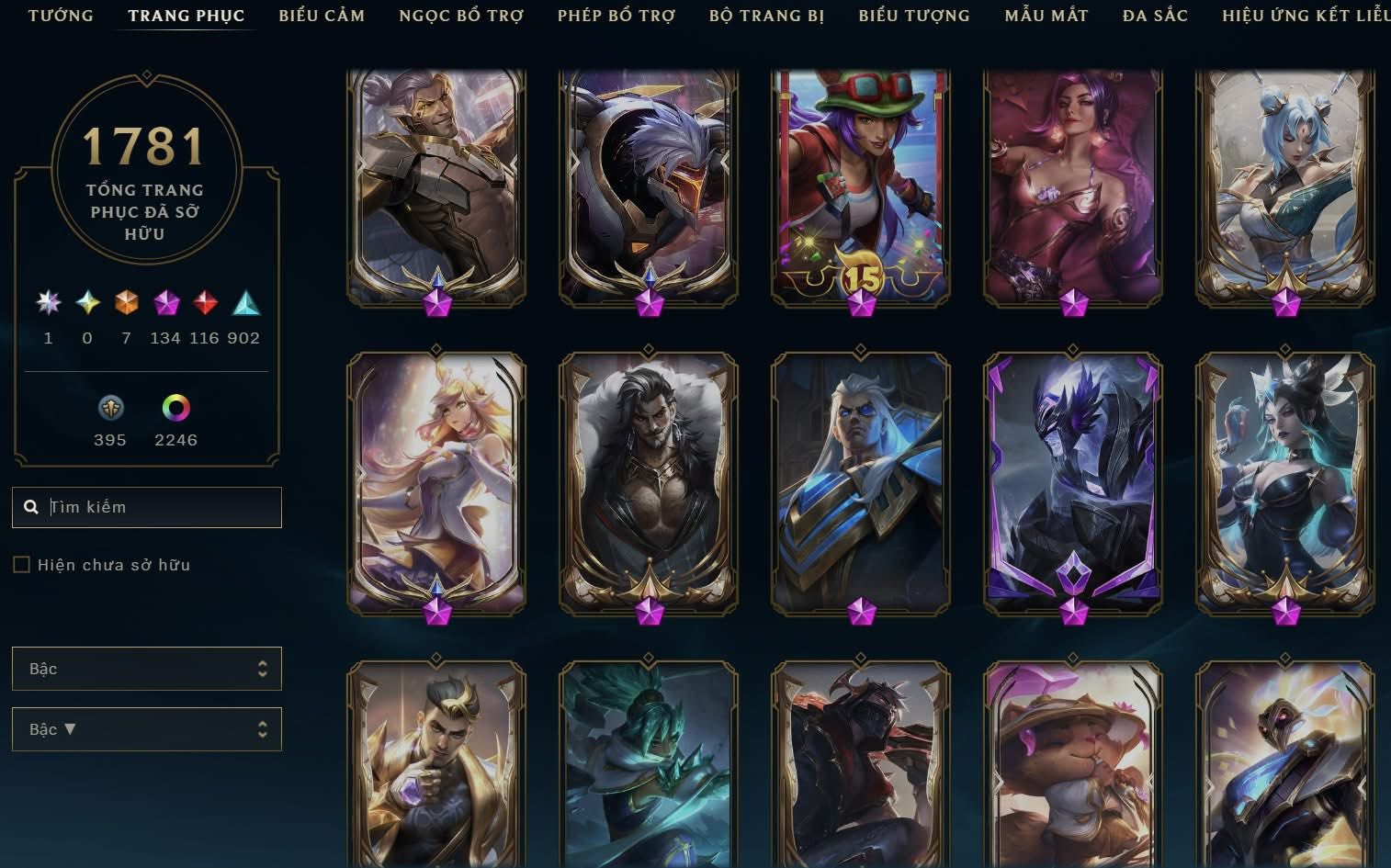Switch to the Đa Sắc tab
The height and width of the screenshot is (868, 1391).
[1155, 16]
